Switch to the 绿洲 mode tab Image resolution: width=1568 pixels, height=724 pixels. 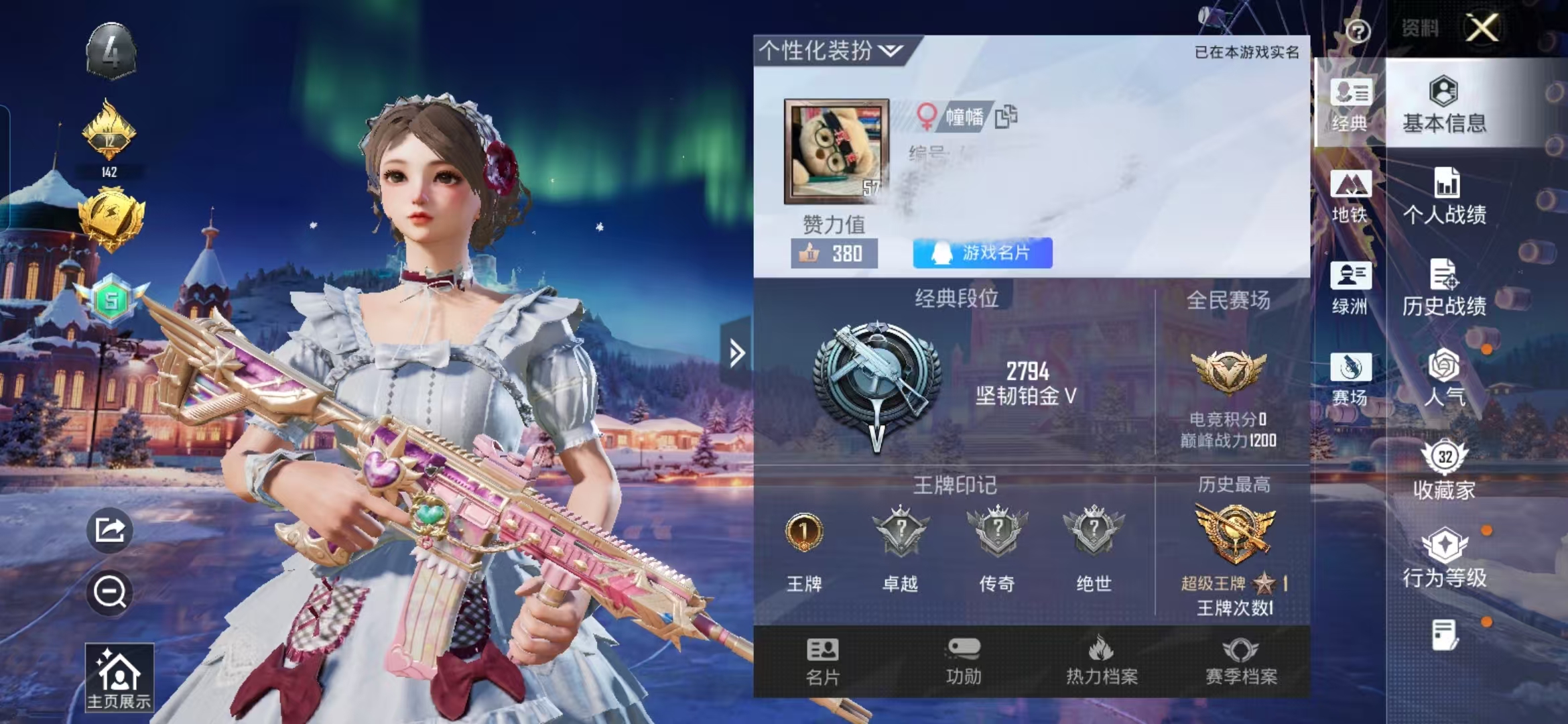(1350, 288)
